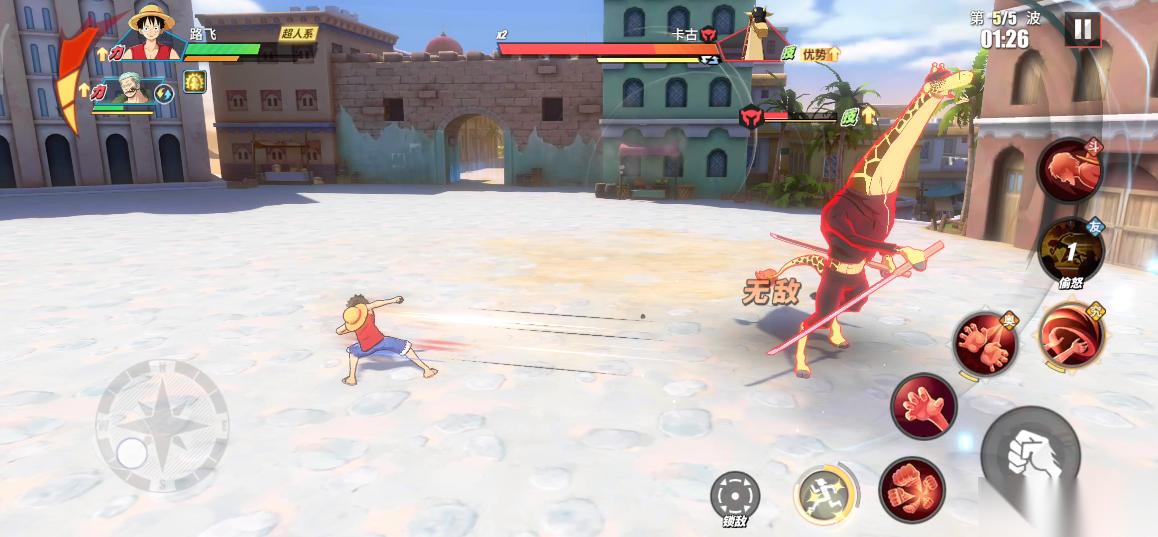The image size is (1158, 537).
Task: Activate the 锁敌 lock-on target button
Action: pyautogui.click(x=735, y=496)
